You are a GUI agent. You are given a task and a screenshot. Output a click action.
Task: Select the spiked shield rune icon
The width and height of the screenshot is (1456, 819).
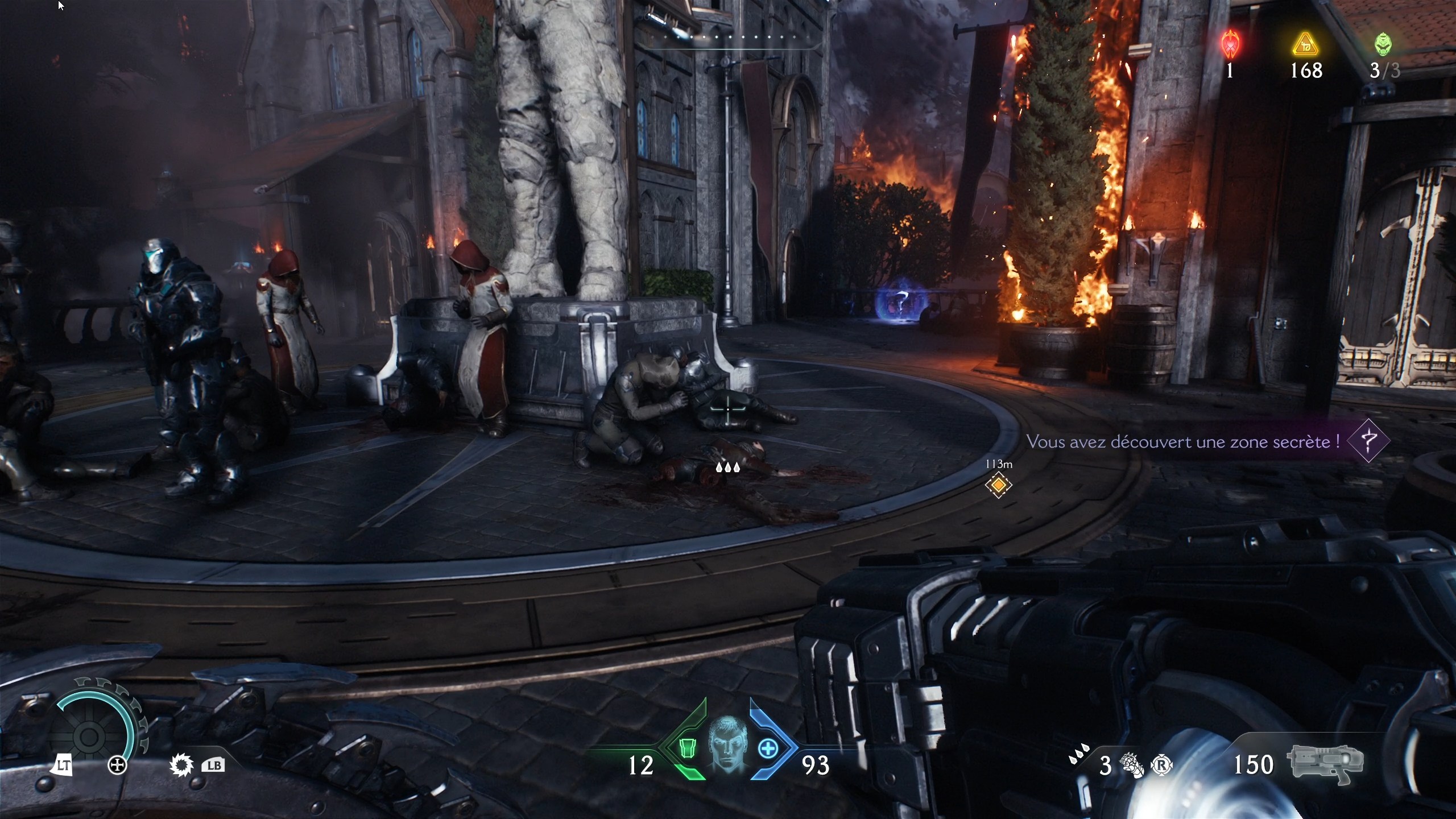point(181,765)
